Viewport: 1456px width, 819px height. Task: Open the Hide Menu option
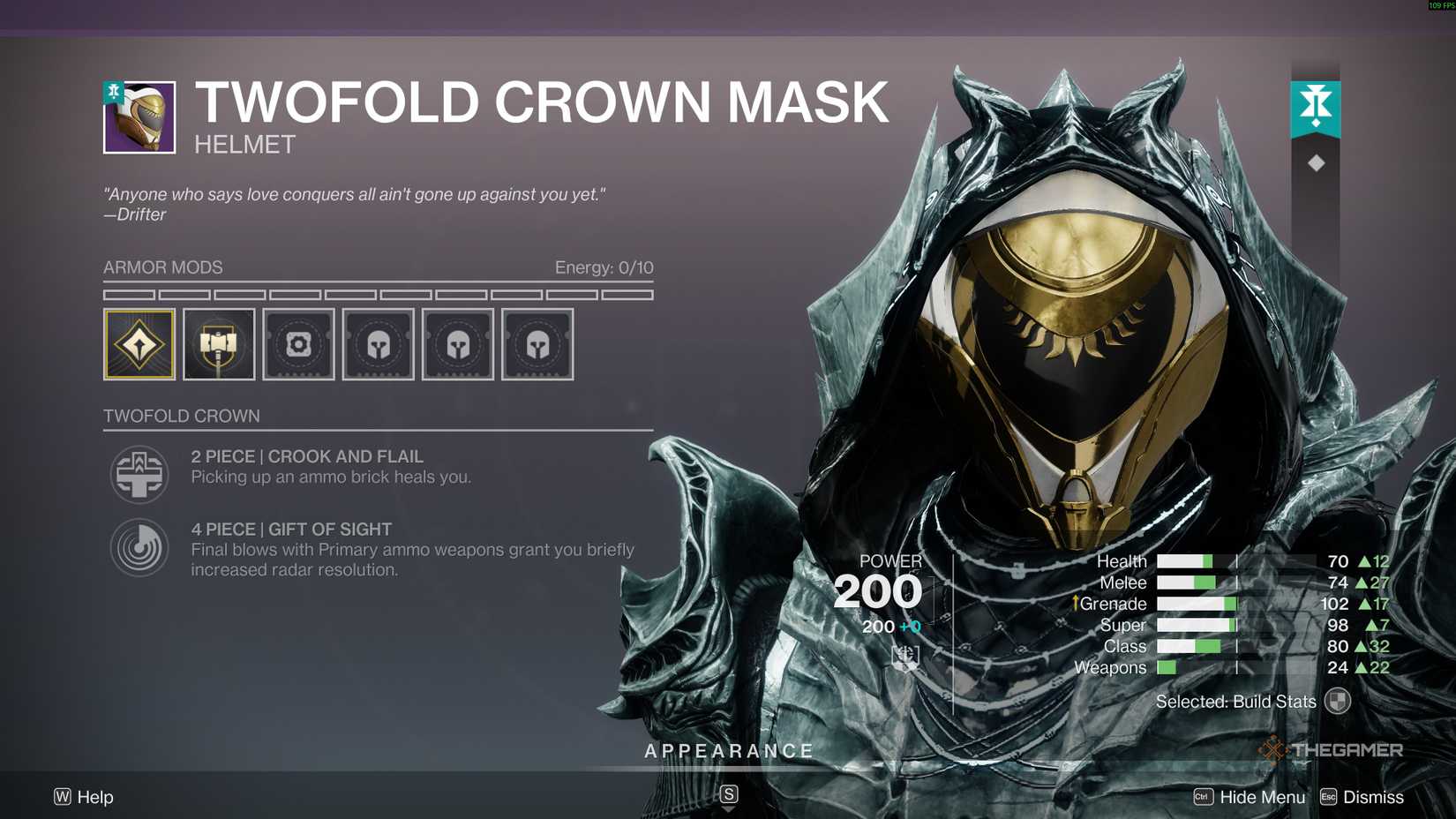[1264, 797]
